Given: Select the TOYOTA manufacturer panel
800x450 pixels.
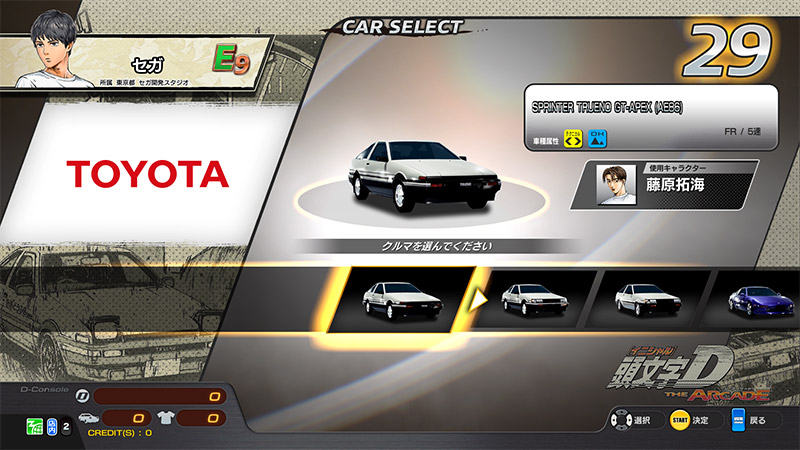Looking at the screenshot, I should (148, 175).
